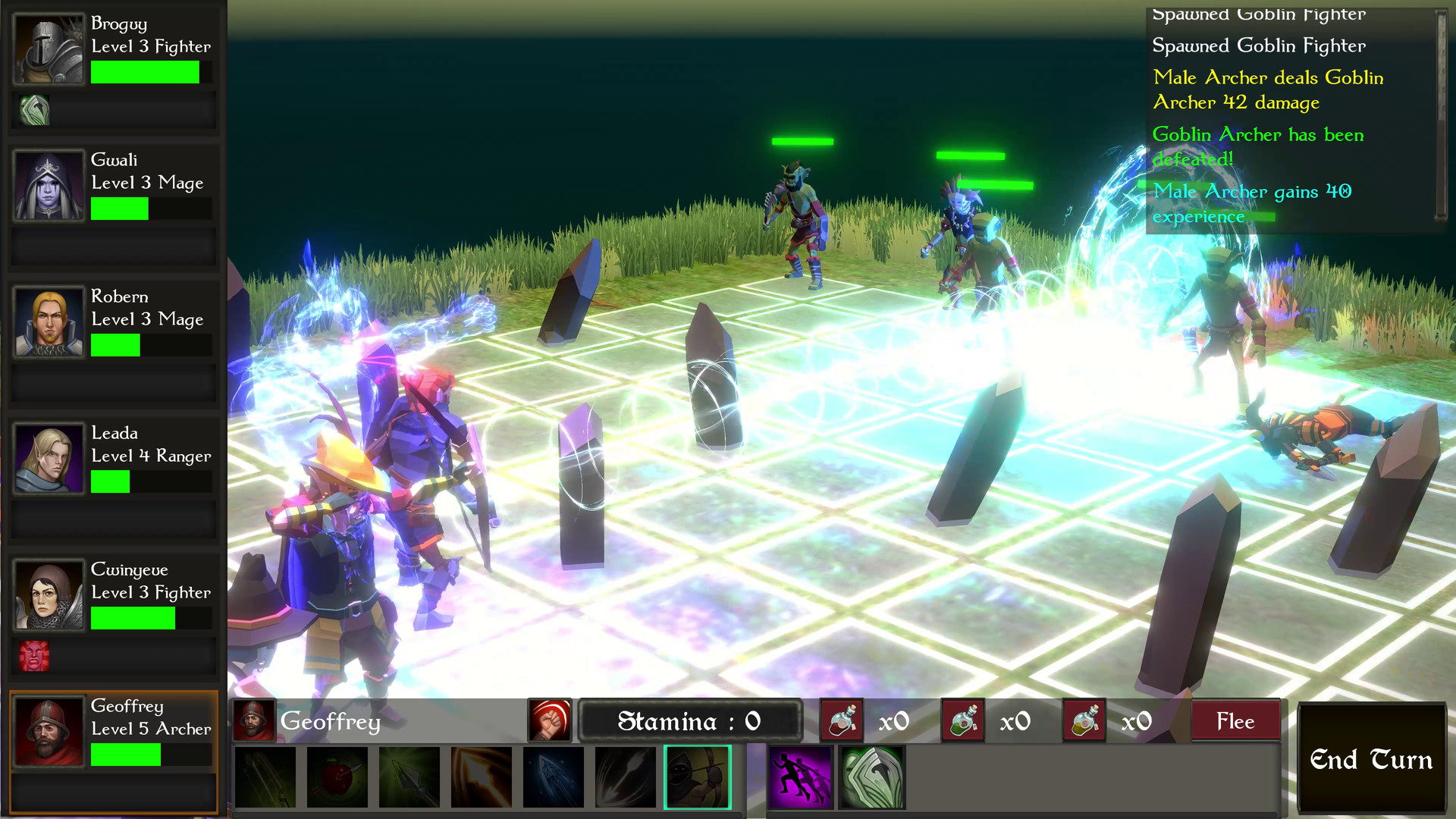Activate the purple sprint ability icon

pos(800,777)
